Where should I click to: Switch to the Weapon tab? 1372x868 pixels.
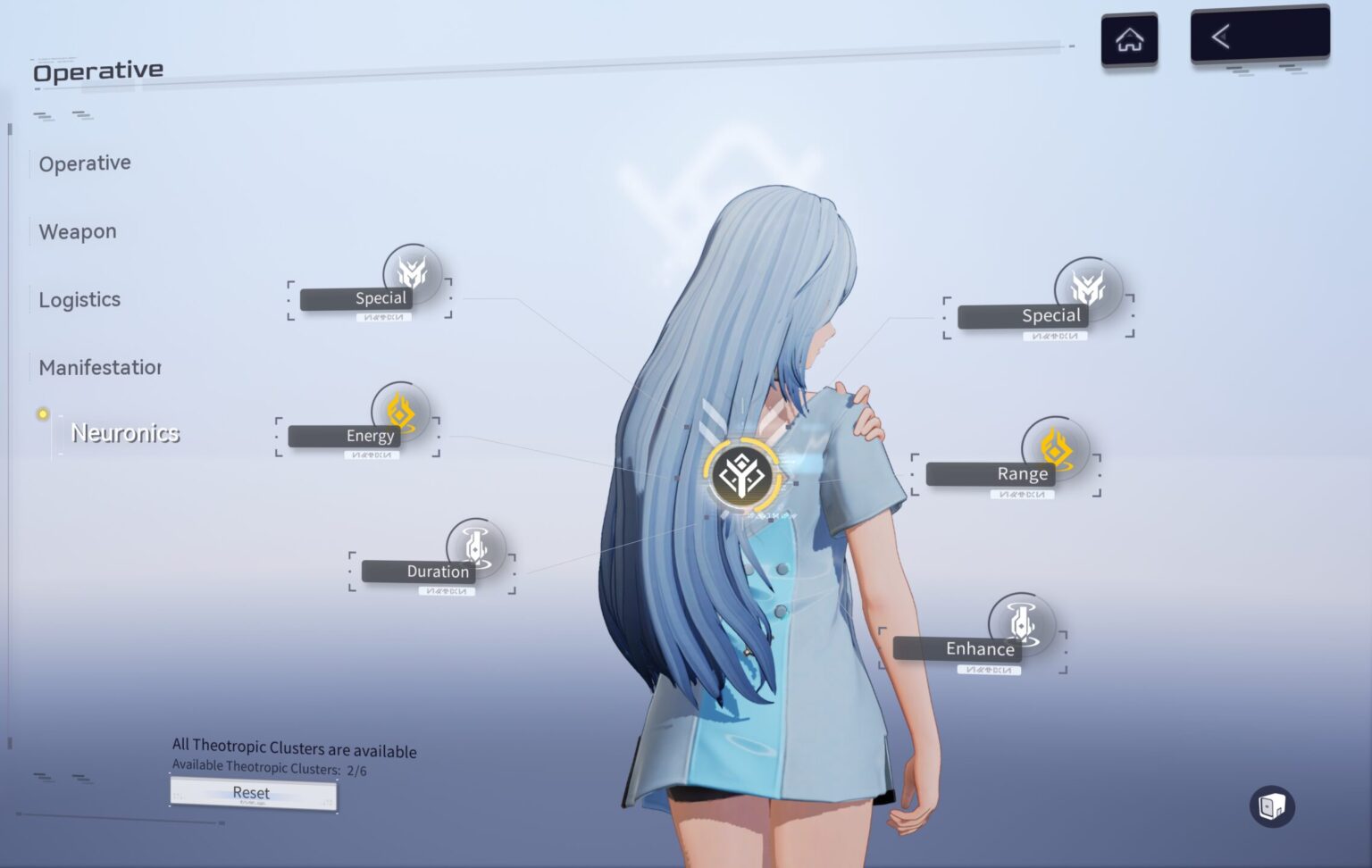click(x=78, y=232)
